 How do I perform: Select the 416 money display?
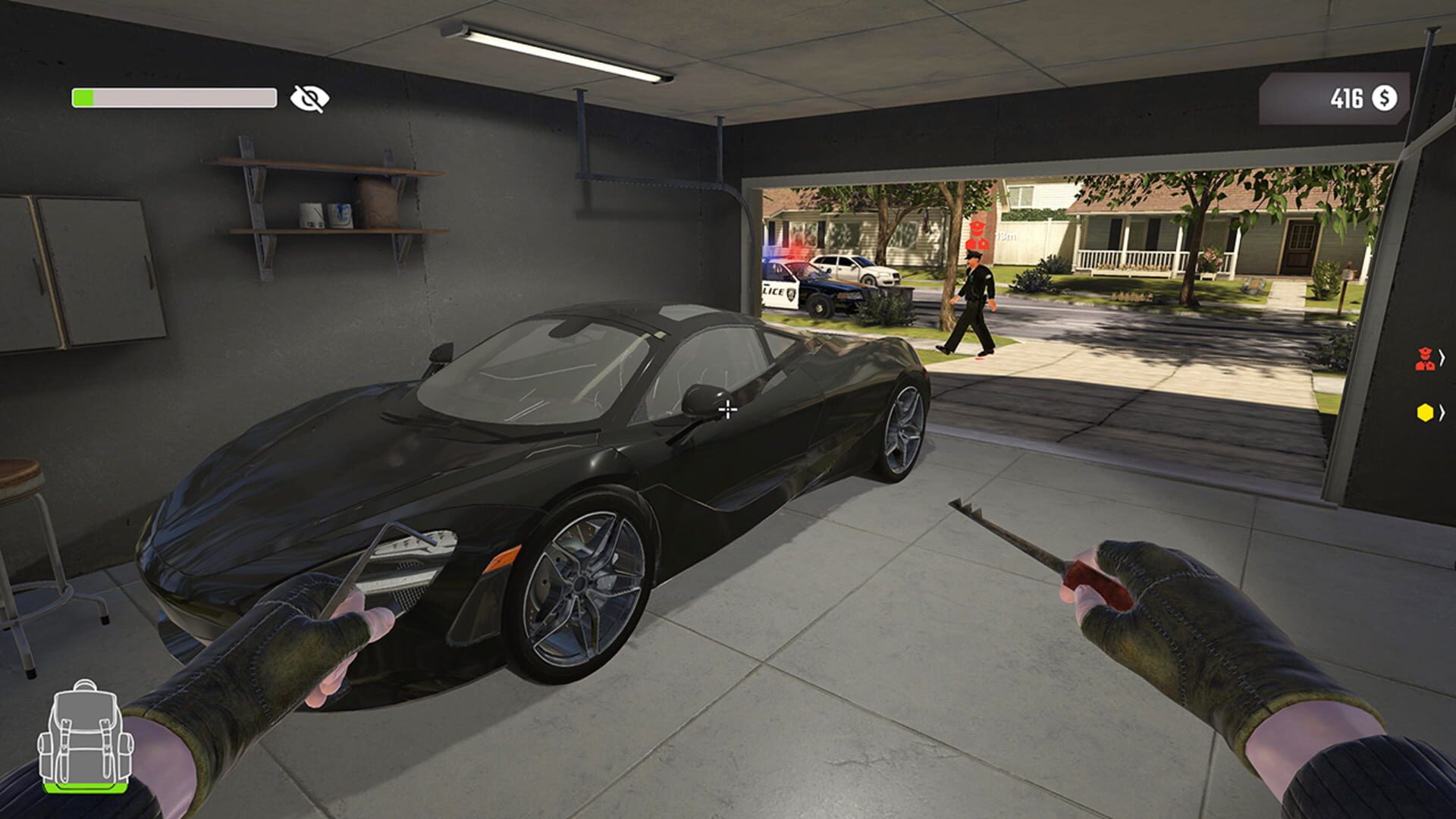(x=1346, y=97)
